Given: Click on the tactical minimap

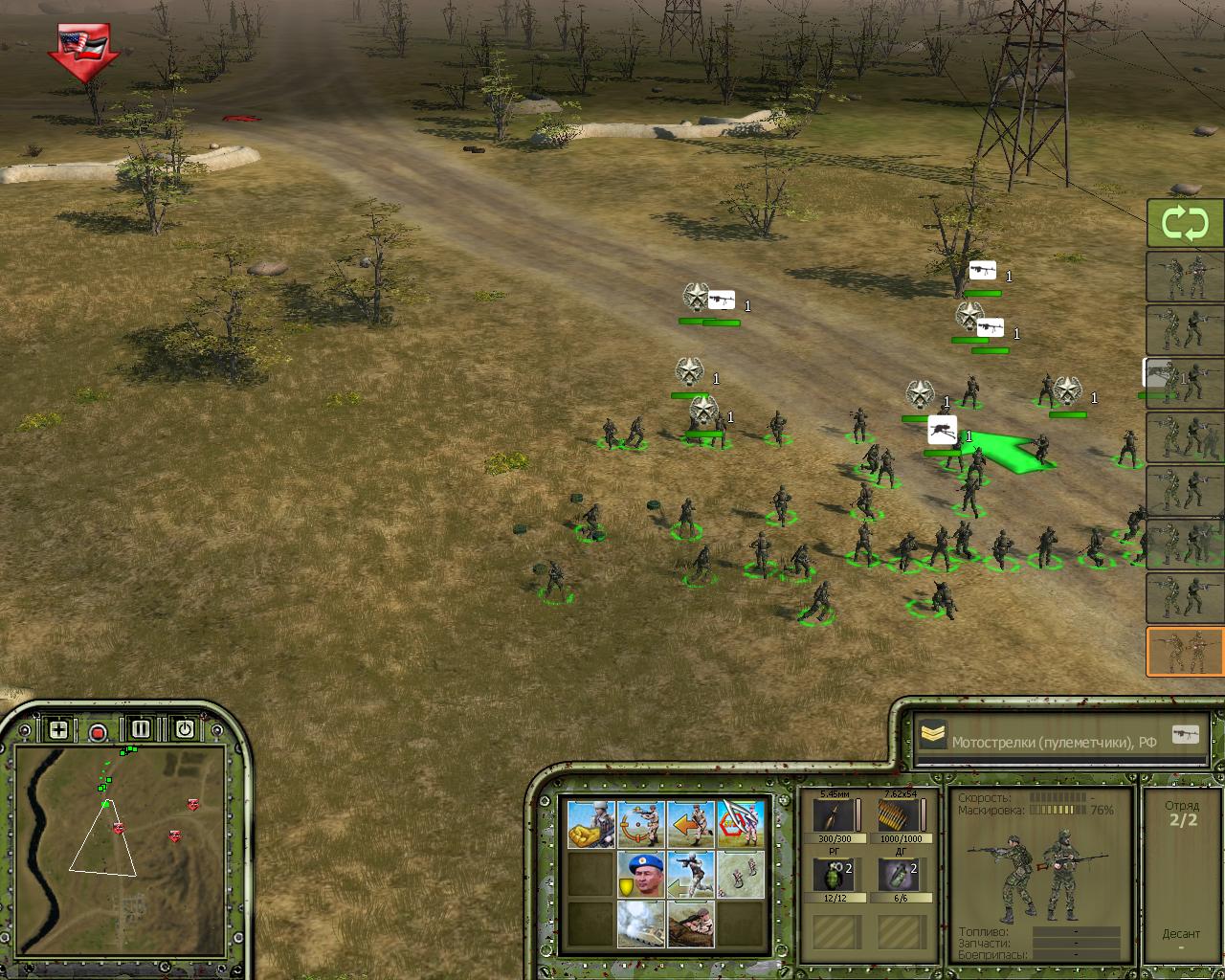Looking at the screenshot, I should click(120, 842).
